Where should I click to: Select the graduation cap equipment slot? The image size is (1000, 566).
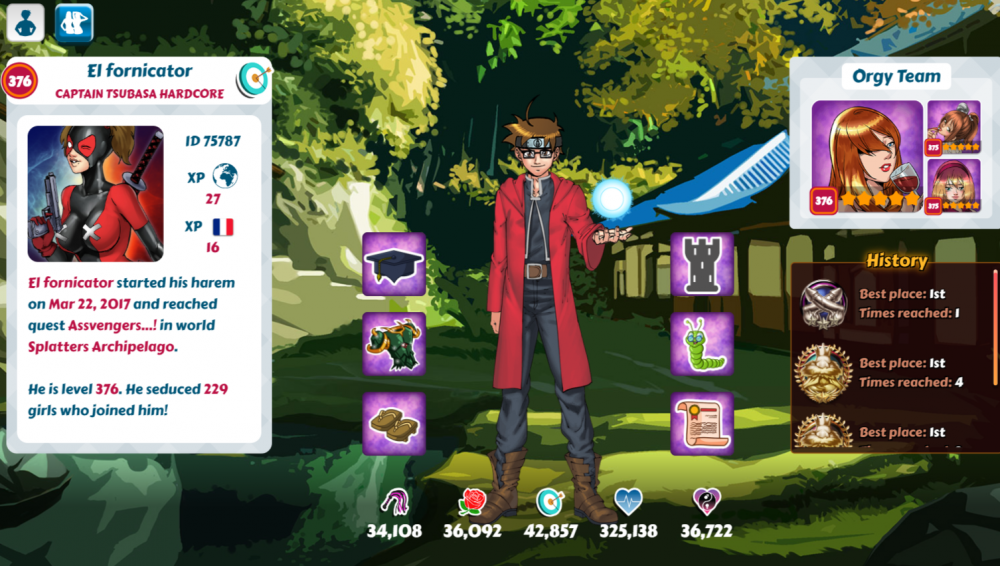[394, 265]
